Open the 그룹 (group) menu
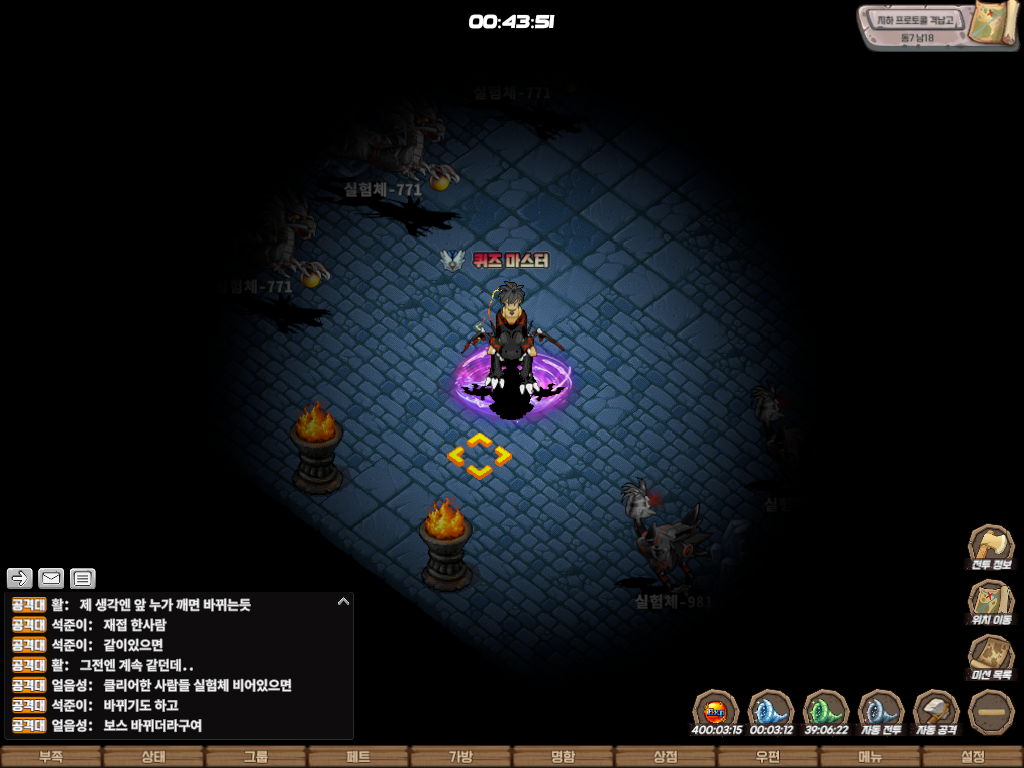This screenshot has width=1024, height=768. (x=256, y=757)
